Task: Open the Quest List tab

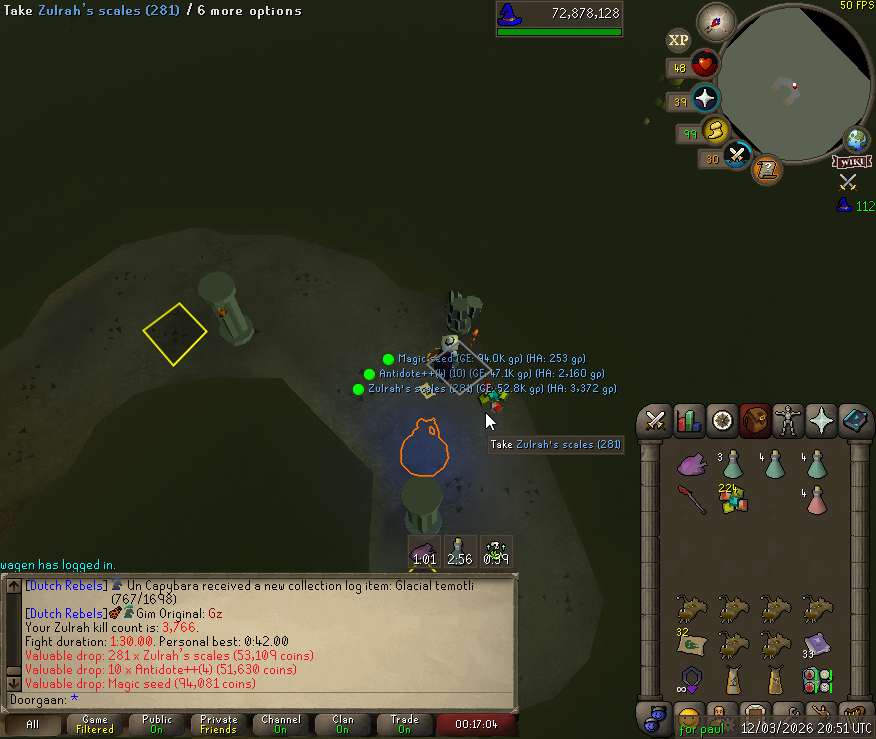Action: [x=722, y=421]
